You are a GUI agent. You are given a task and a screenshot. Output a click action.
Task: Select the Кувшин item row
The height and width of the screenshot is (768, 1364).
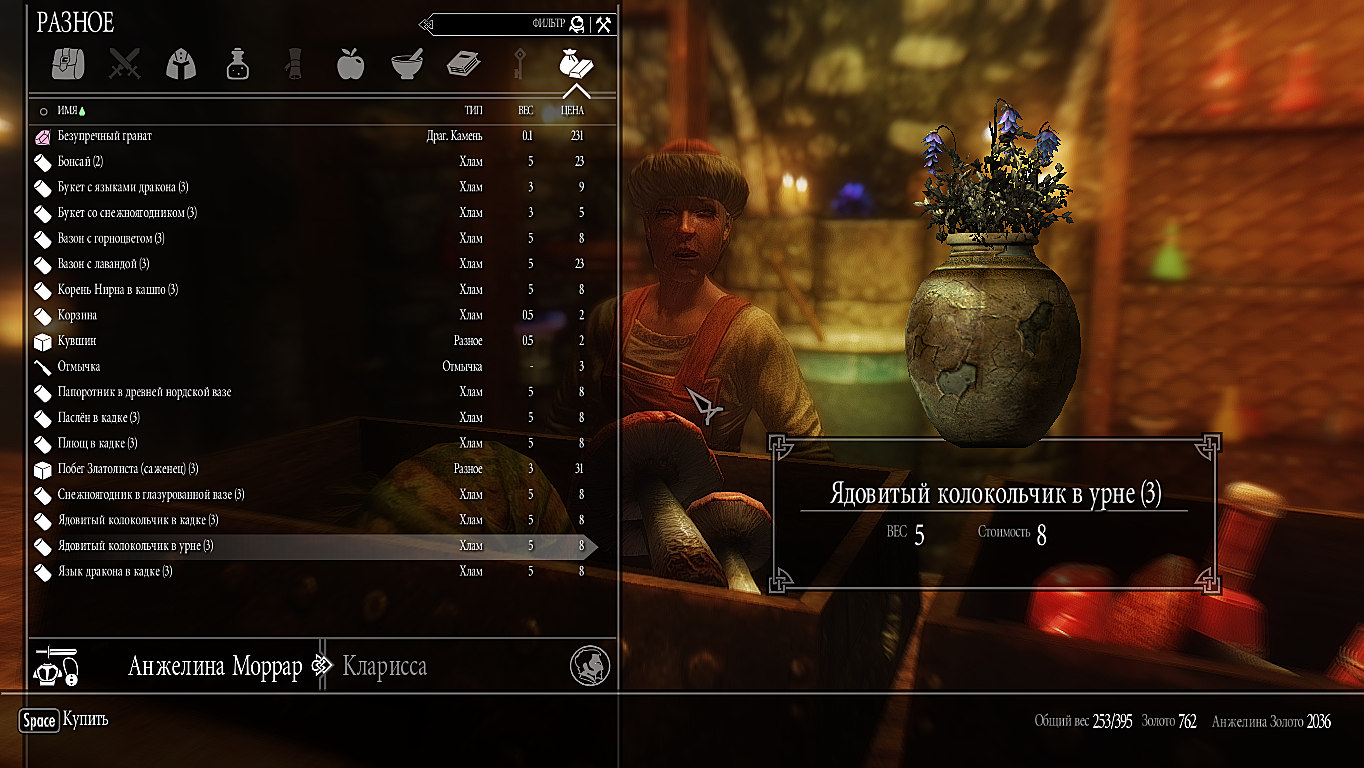click(x=77, y=341)
